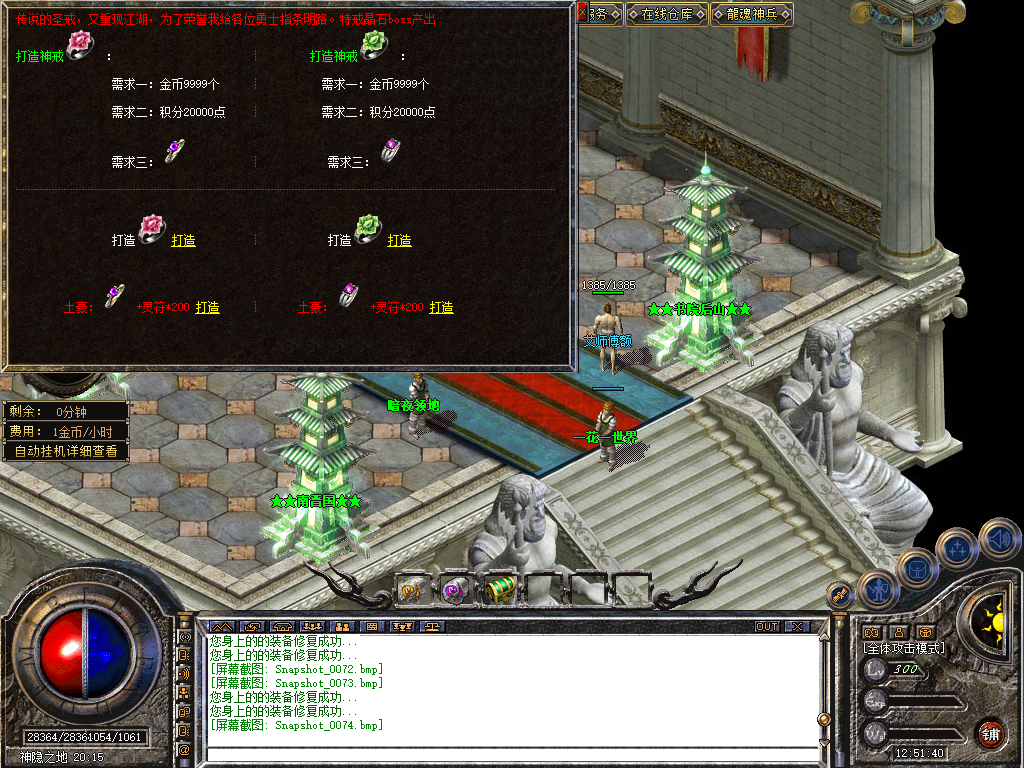Click the chat text input field
This screenshot has width=1024, height=768.
point(510,750)
